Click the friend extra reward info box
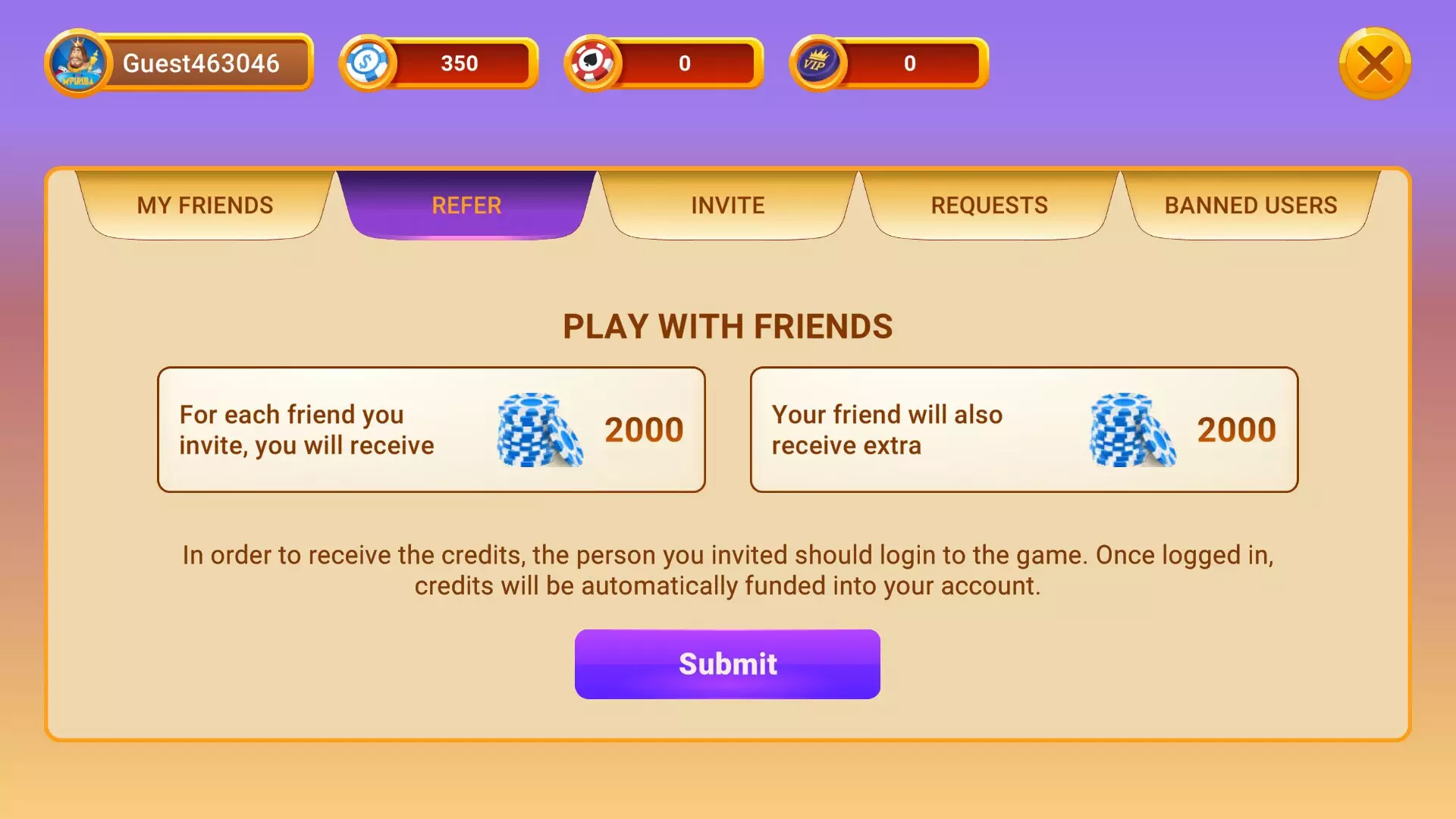This screenshot has height=819, width=1456. (x=1024, y=429)
